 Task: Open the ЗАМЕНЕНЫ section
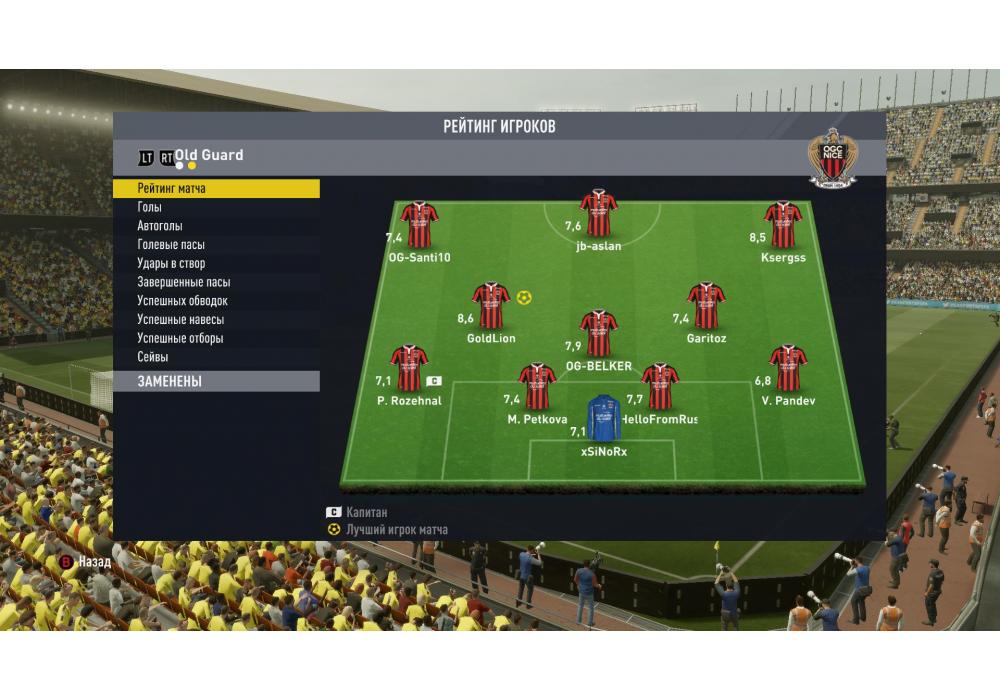click(x=216, y=381)
